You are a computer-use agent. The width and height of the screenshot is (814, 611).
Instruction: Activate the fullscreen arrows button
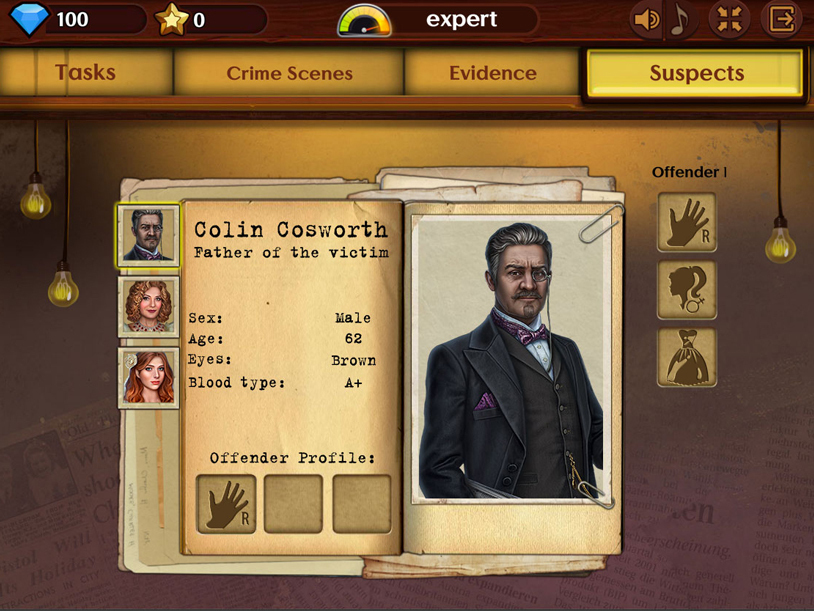coord(729,19)
